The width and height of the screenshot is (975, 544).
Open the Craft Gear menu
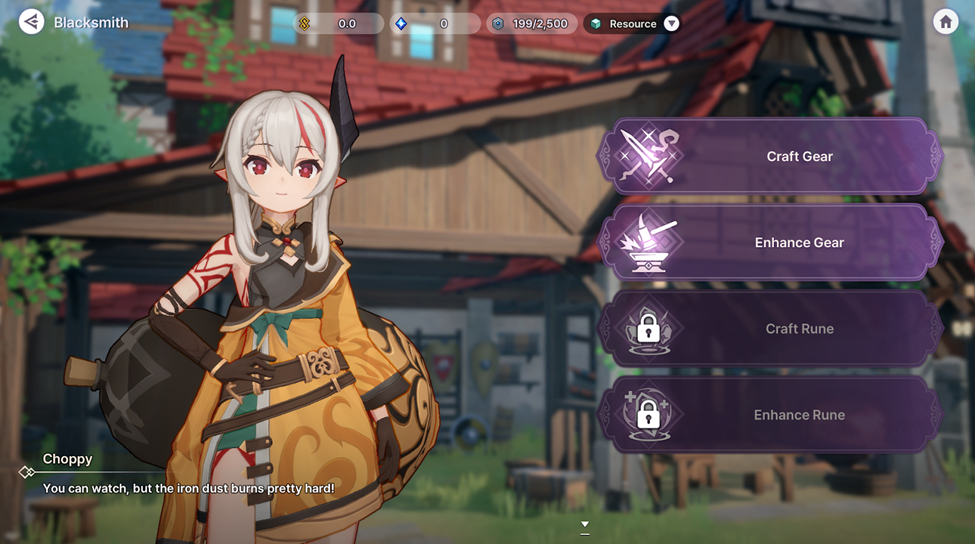[770, 156]
